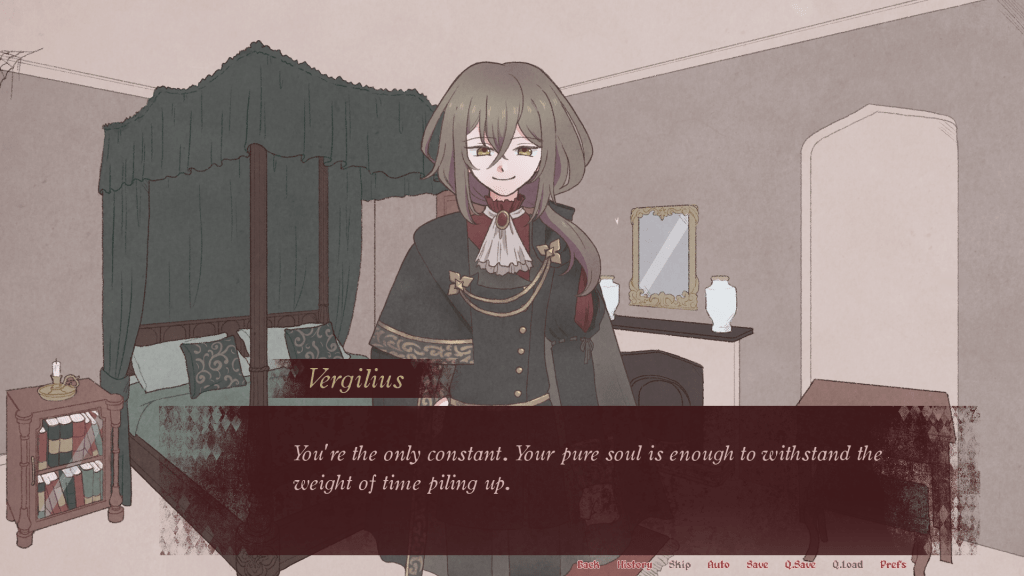
Task: Open the Save menu
Action: point(757,565)
